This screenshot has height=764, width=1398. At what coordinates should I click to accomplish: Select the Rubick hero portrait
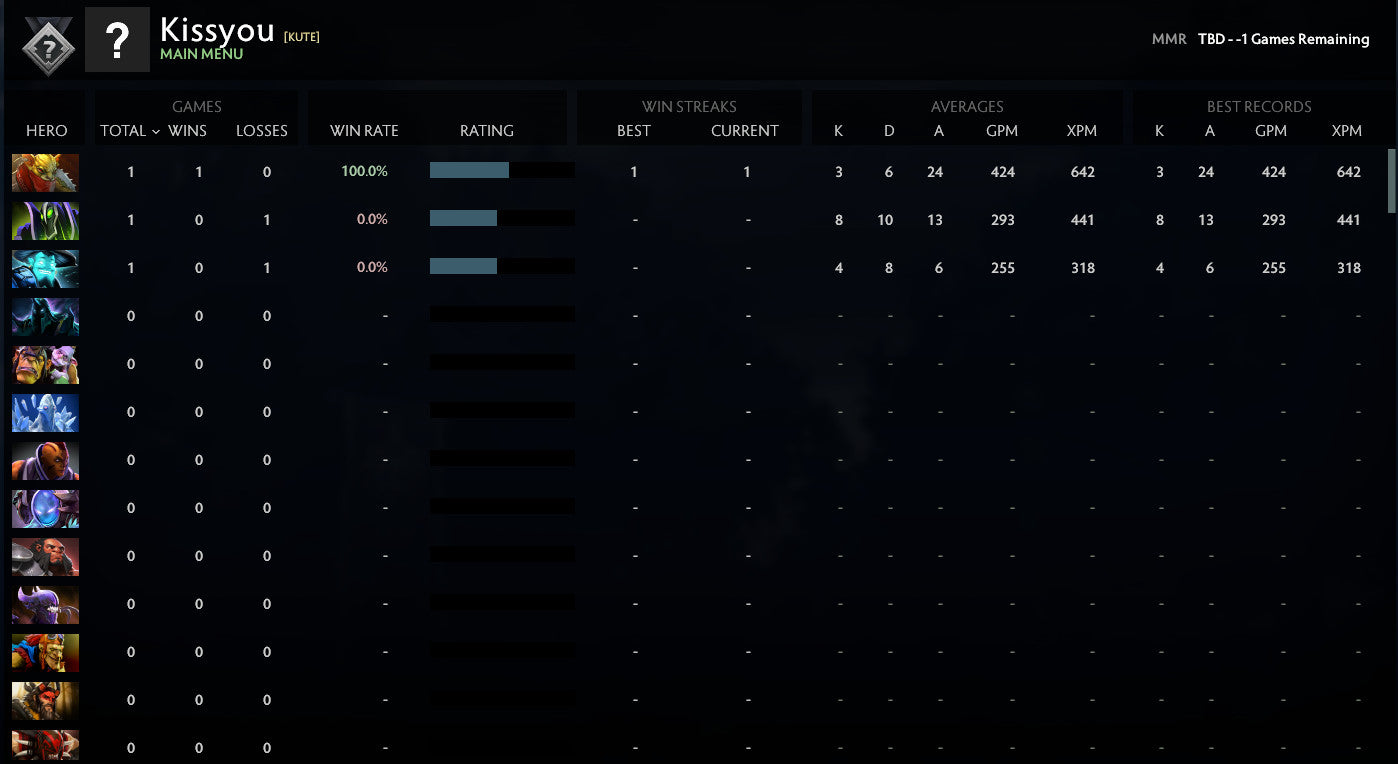click(45, 220)
